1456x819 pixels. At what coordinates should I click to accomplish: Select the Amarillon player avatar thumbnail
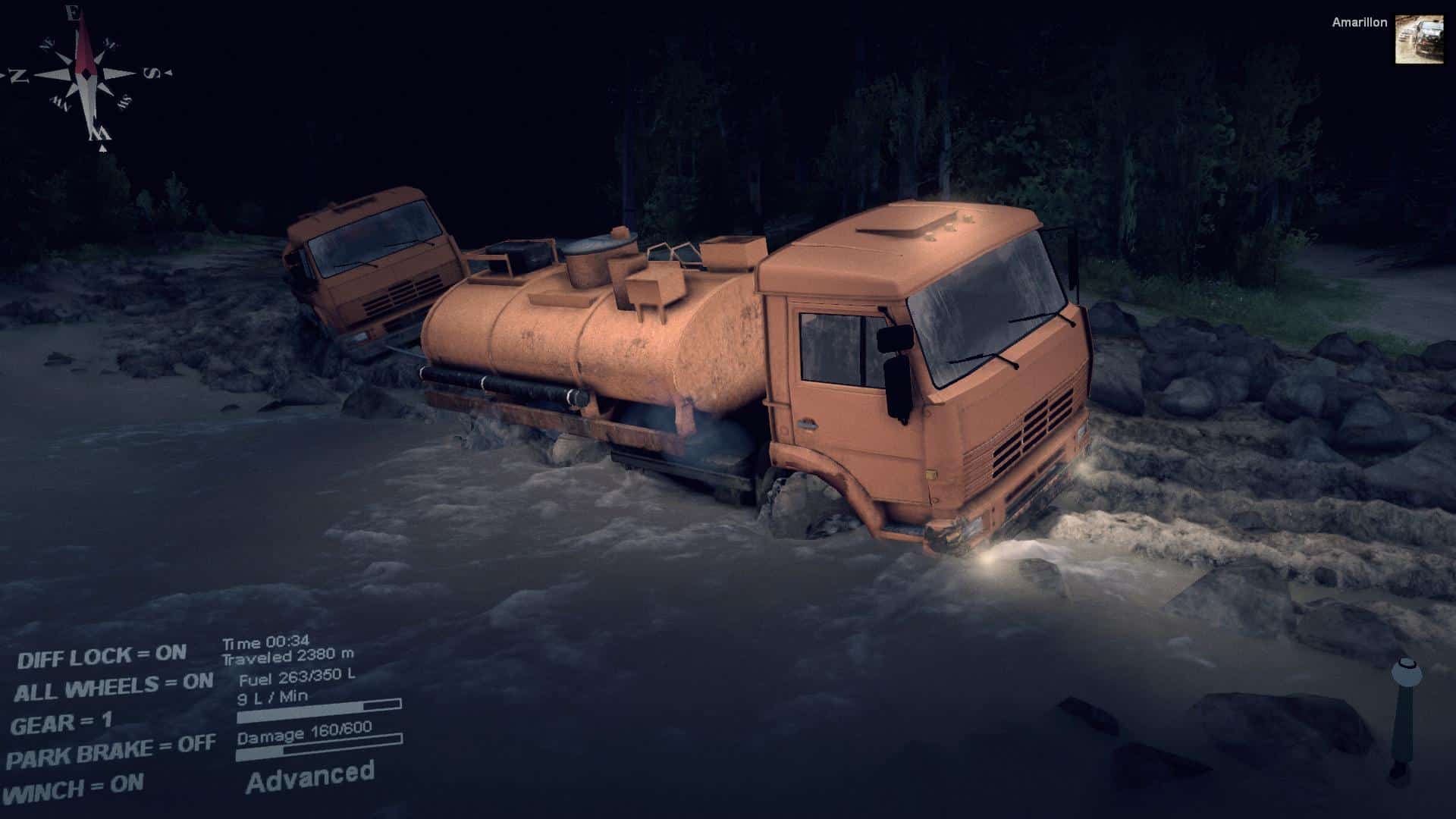[x=1419, y=39]
